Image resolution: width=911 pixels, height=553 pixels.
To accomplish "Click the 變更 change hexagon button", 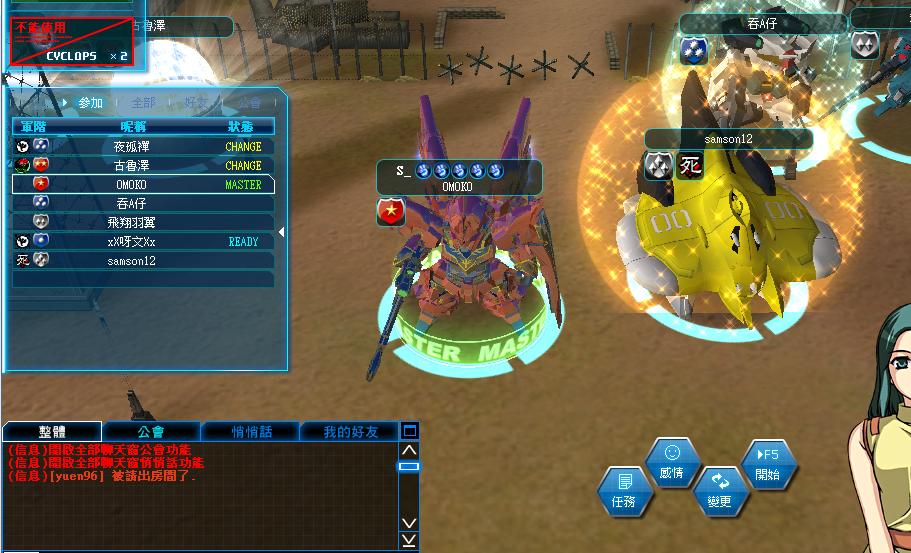I will (720, 492).
